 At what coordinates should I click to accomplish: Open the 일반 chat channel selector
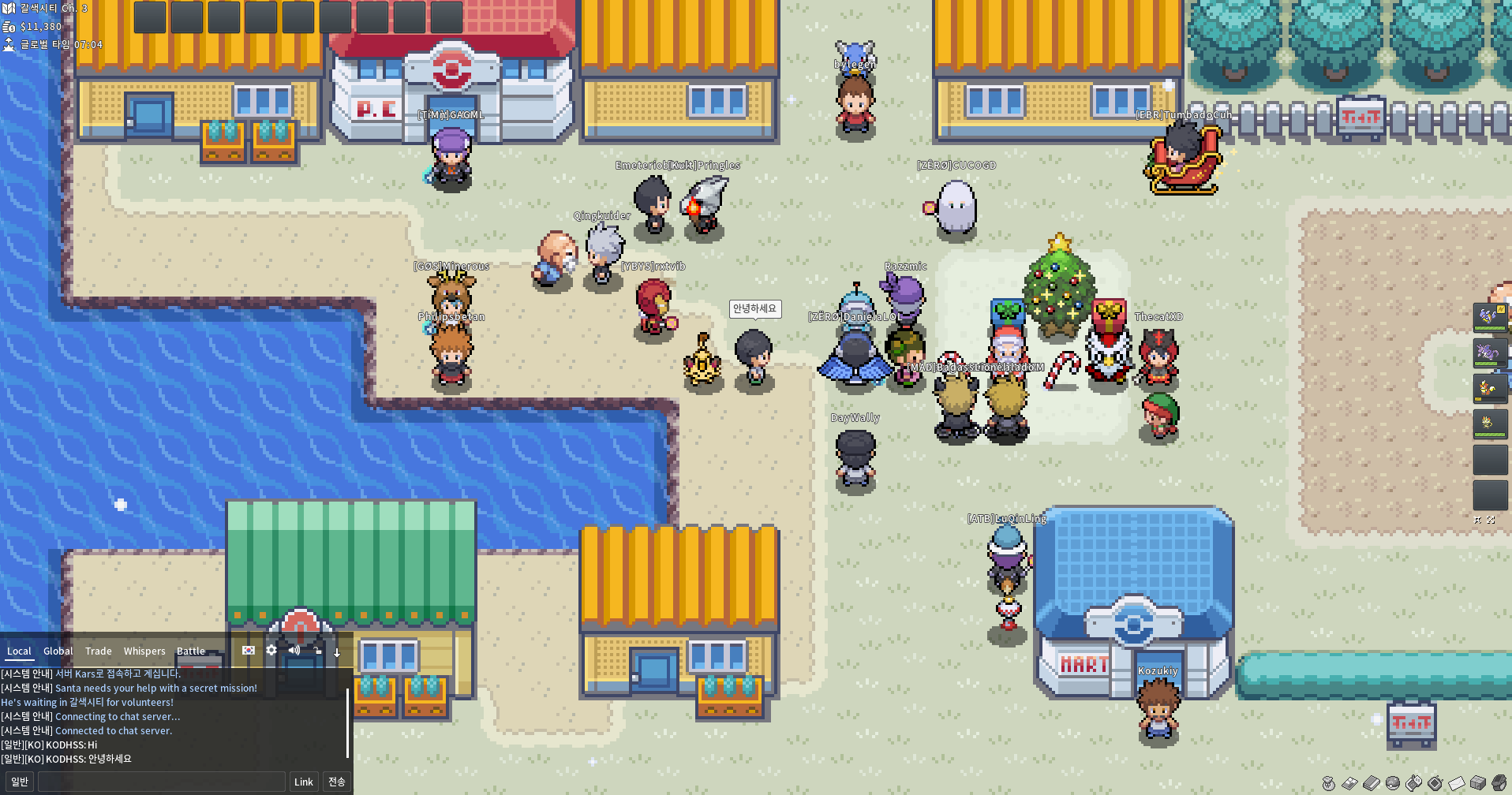(x=20, y=782)
